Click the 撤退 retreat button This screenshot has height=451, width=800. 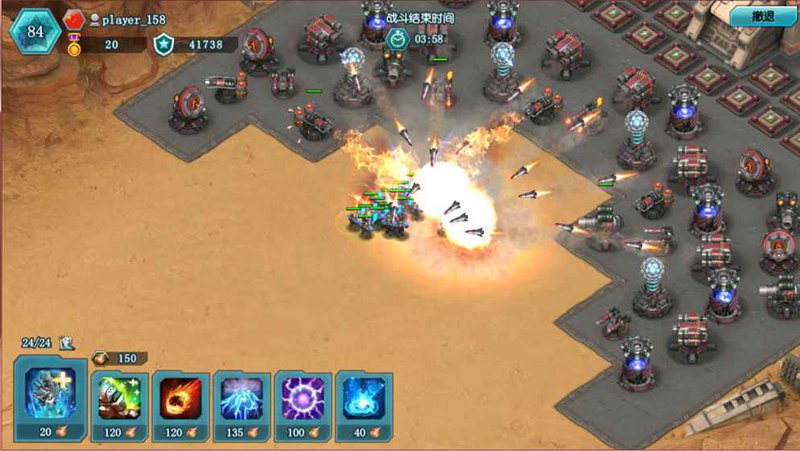pos(763,17)
